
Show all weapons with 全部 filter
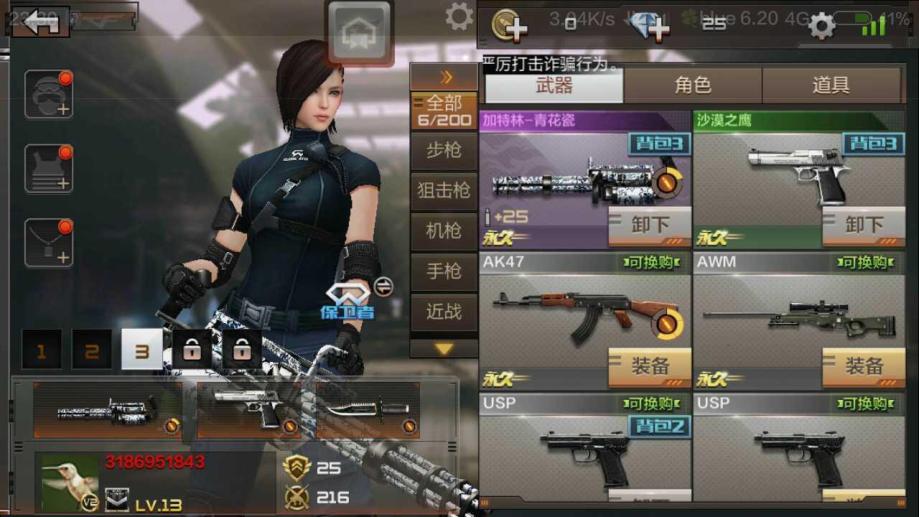pos(444,110)
